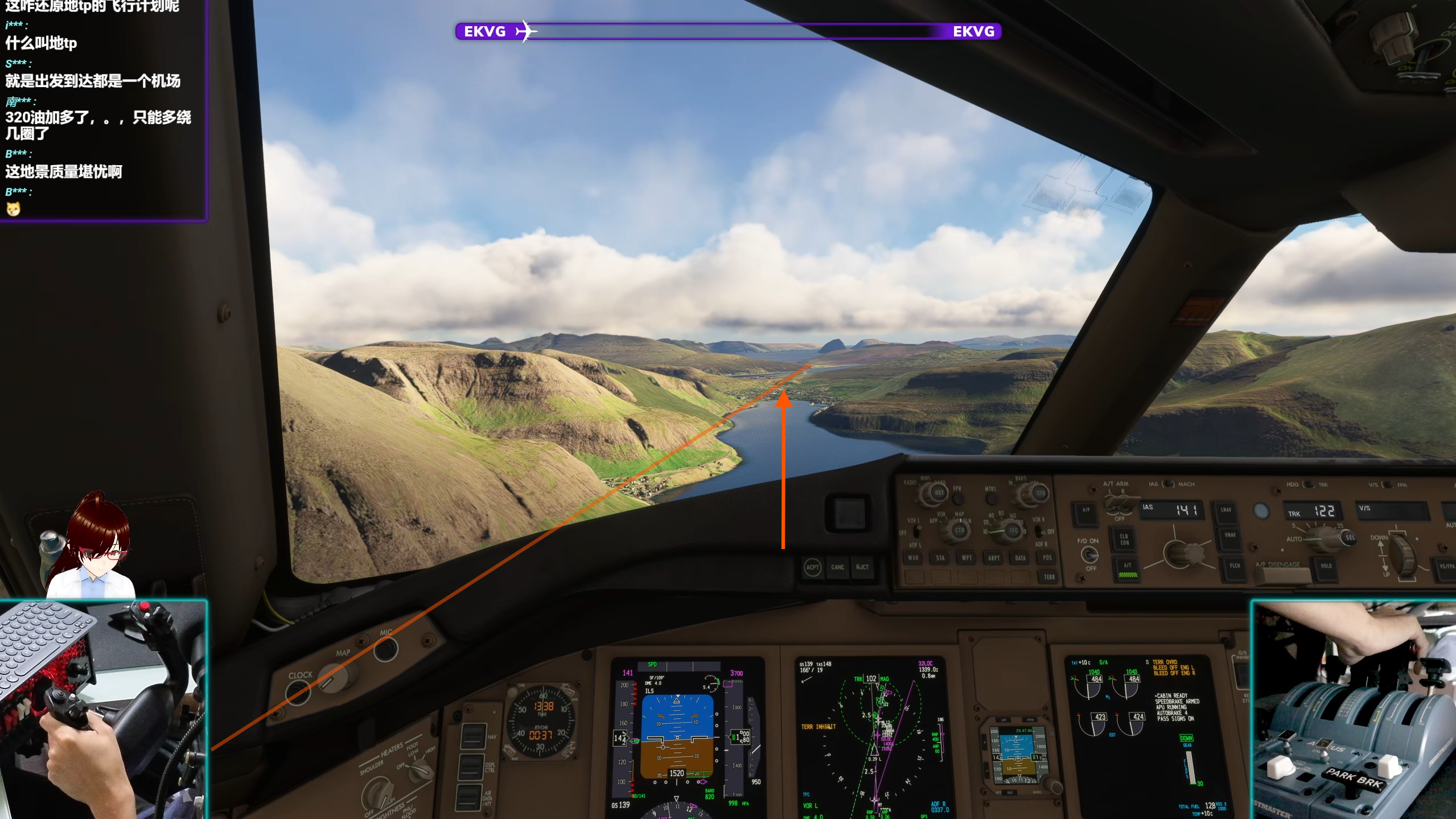Push the A/P DISENGAGE bar
The image size is (1456, 819).
(x=1282, y=574)
